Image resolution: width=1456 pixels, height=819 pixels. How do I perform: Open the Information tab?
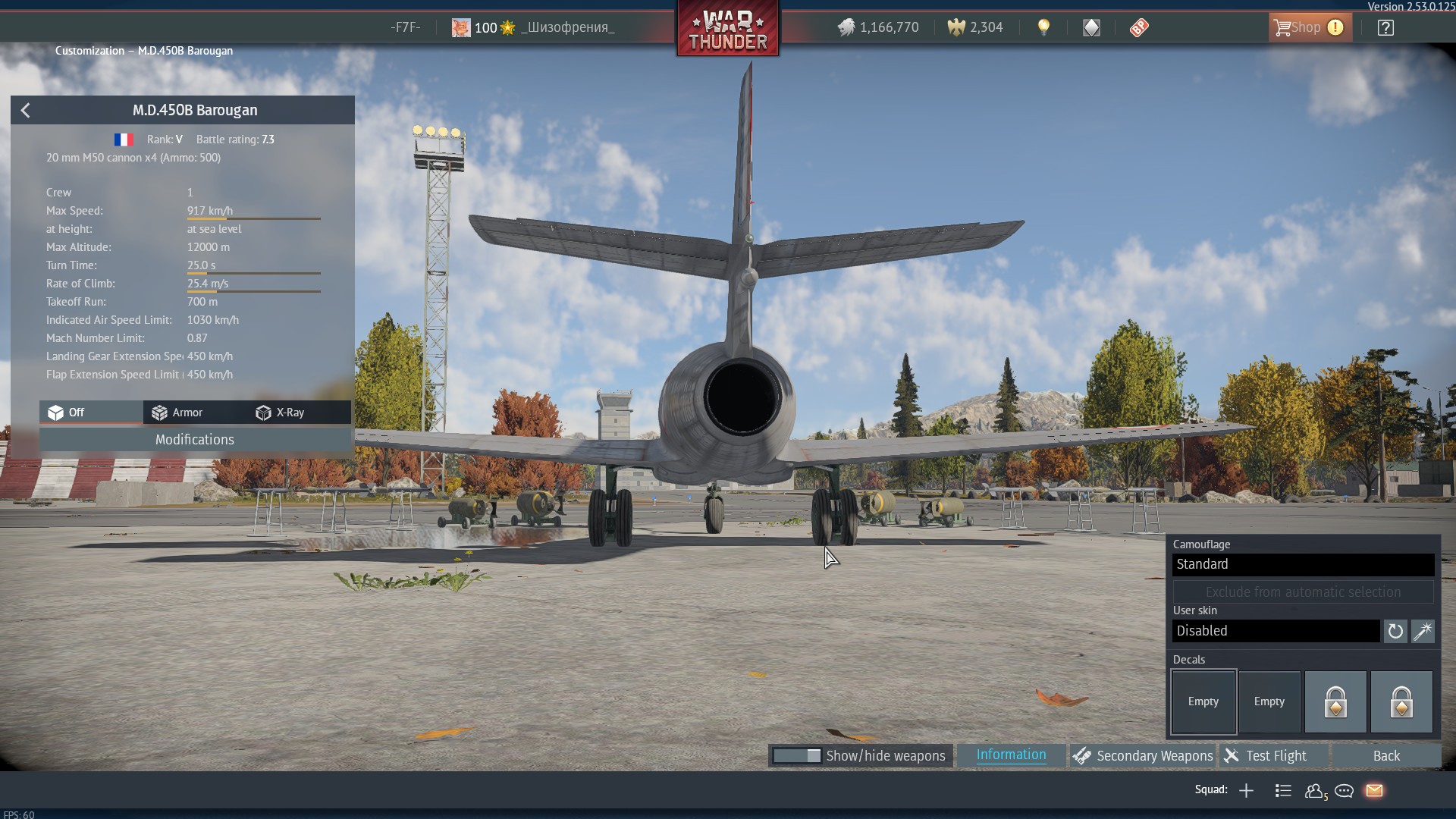click(x=1011, y=755)
